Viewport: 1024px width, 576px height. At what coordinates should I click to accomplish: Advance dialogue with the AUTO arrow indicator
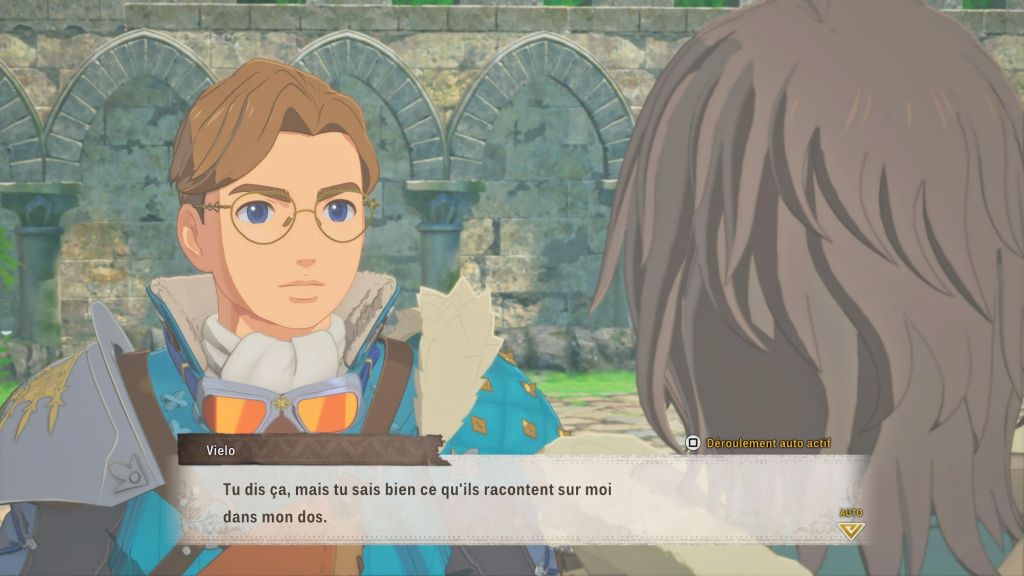(850, 526)
